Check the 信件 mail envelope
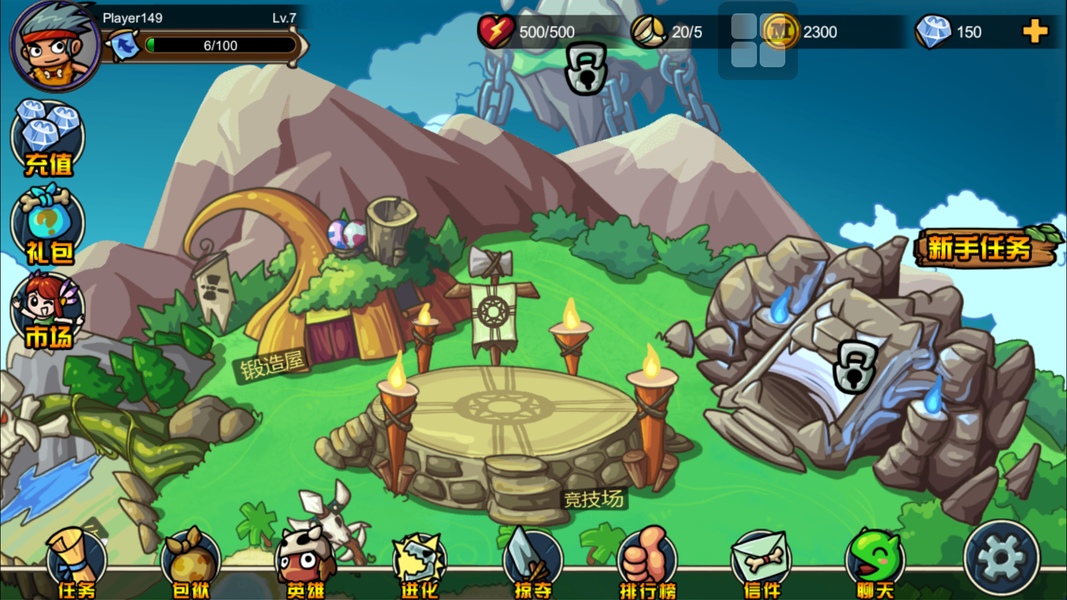Image resolution: width=1067 pixels, height=600 pixels. click(x=761, y=565)
